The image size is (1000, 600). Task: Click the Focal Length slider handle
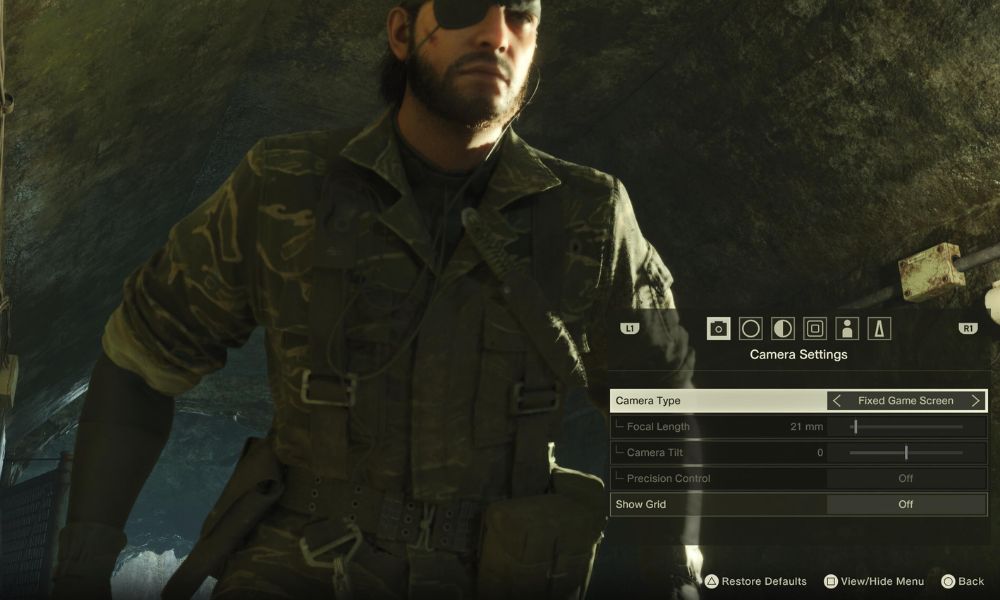[855, 427]
